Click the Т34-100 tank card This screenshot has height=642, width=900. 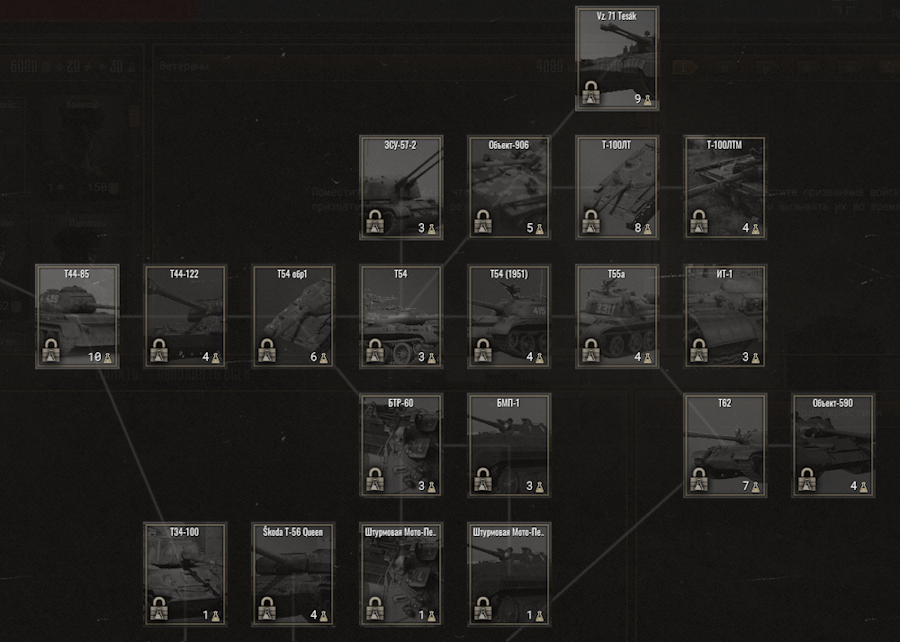pos(185,574)
